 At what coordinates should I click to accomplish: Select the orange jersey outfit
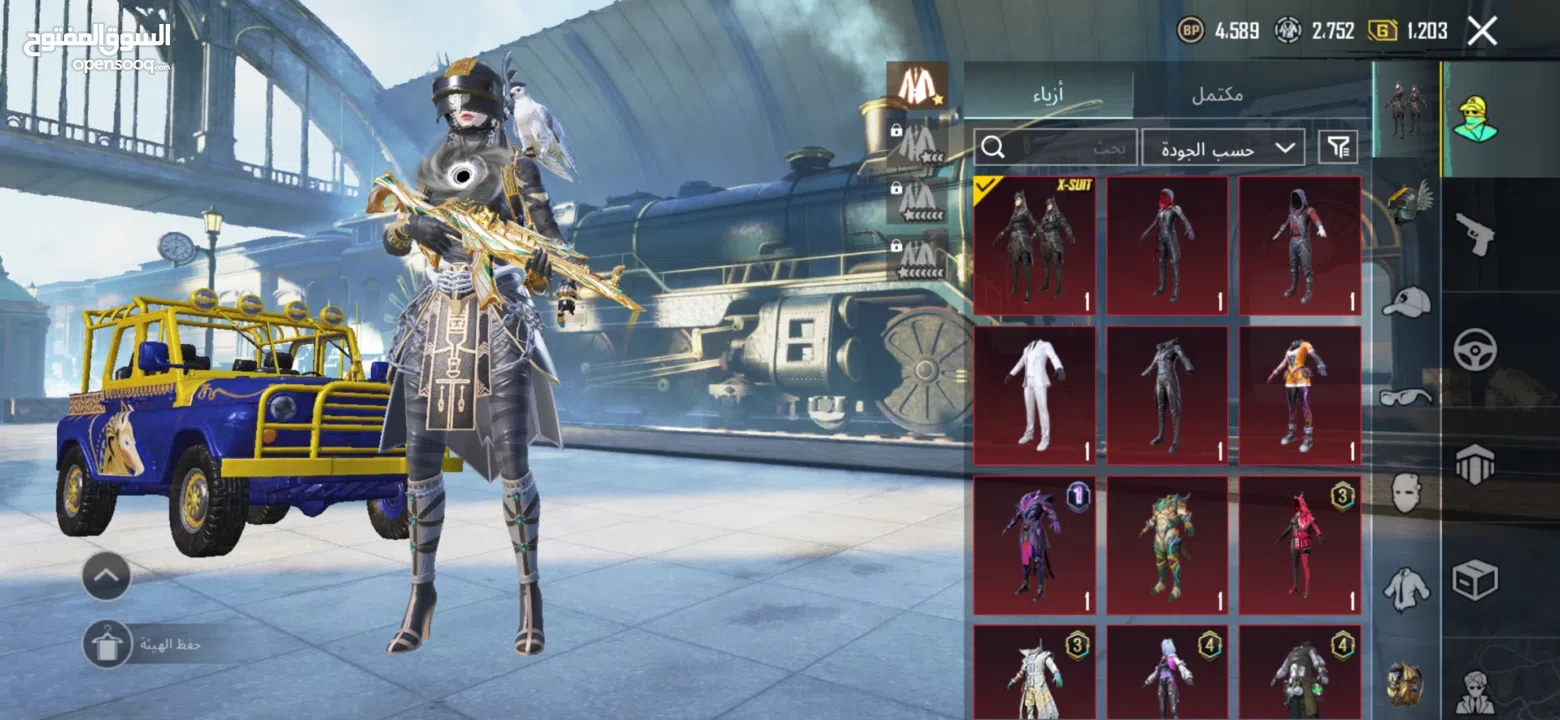click(x=1299, y=395)
